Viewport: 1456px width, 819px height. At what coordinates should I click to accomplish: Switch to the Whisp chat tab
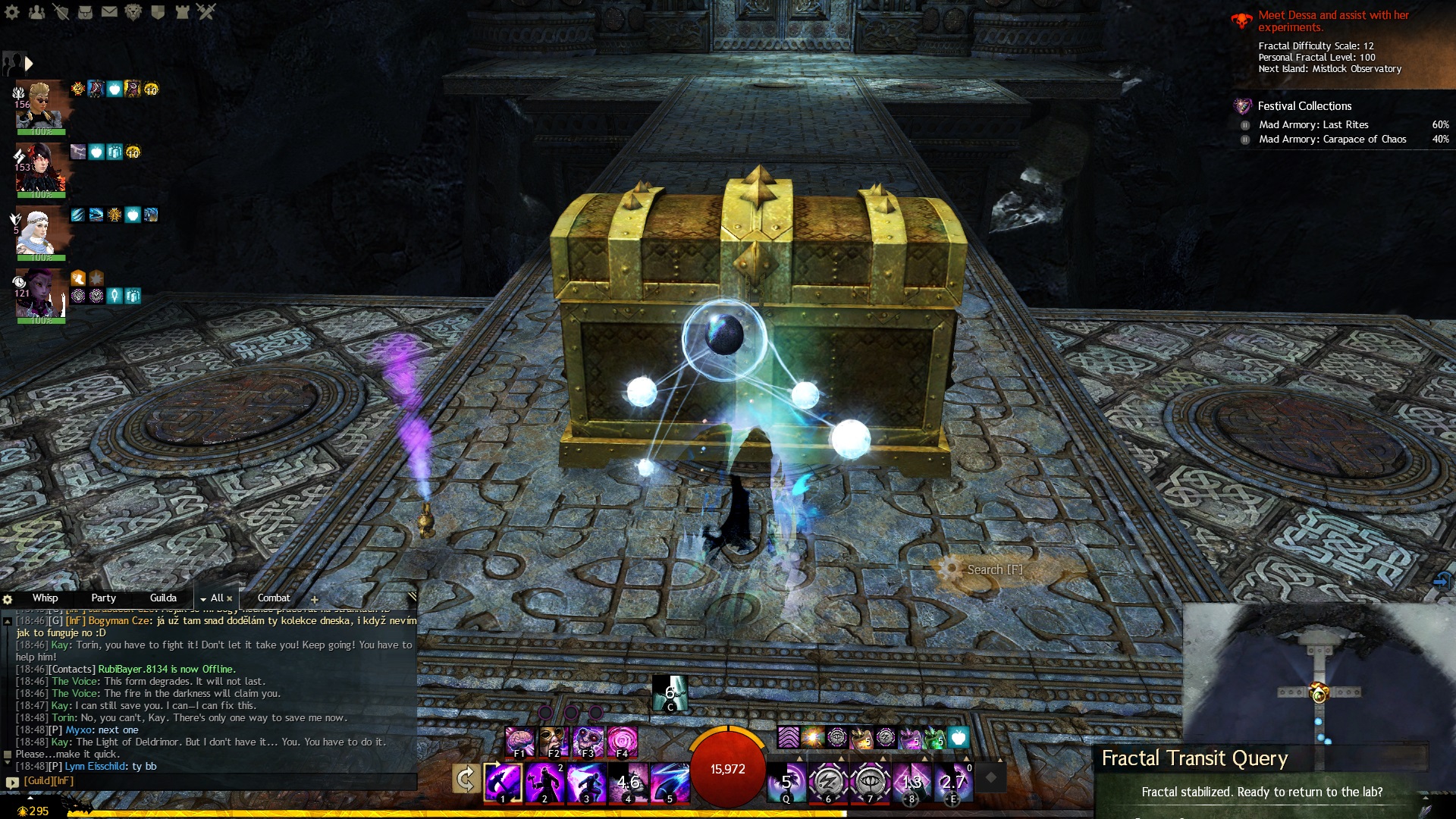tap(45, 598)
